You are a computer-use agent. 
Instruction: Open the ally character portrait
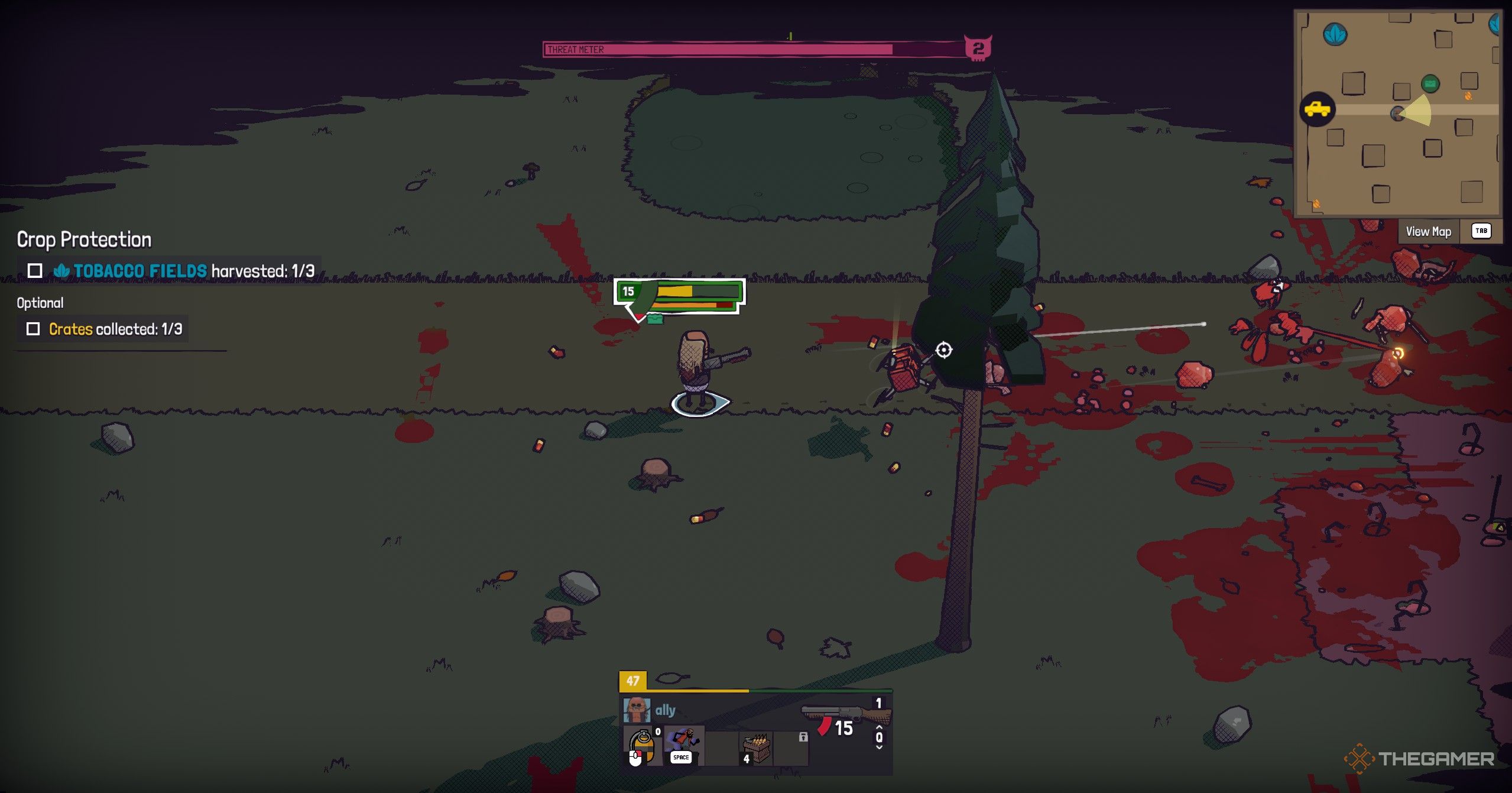click(x=638, y=709)
